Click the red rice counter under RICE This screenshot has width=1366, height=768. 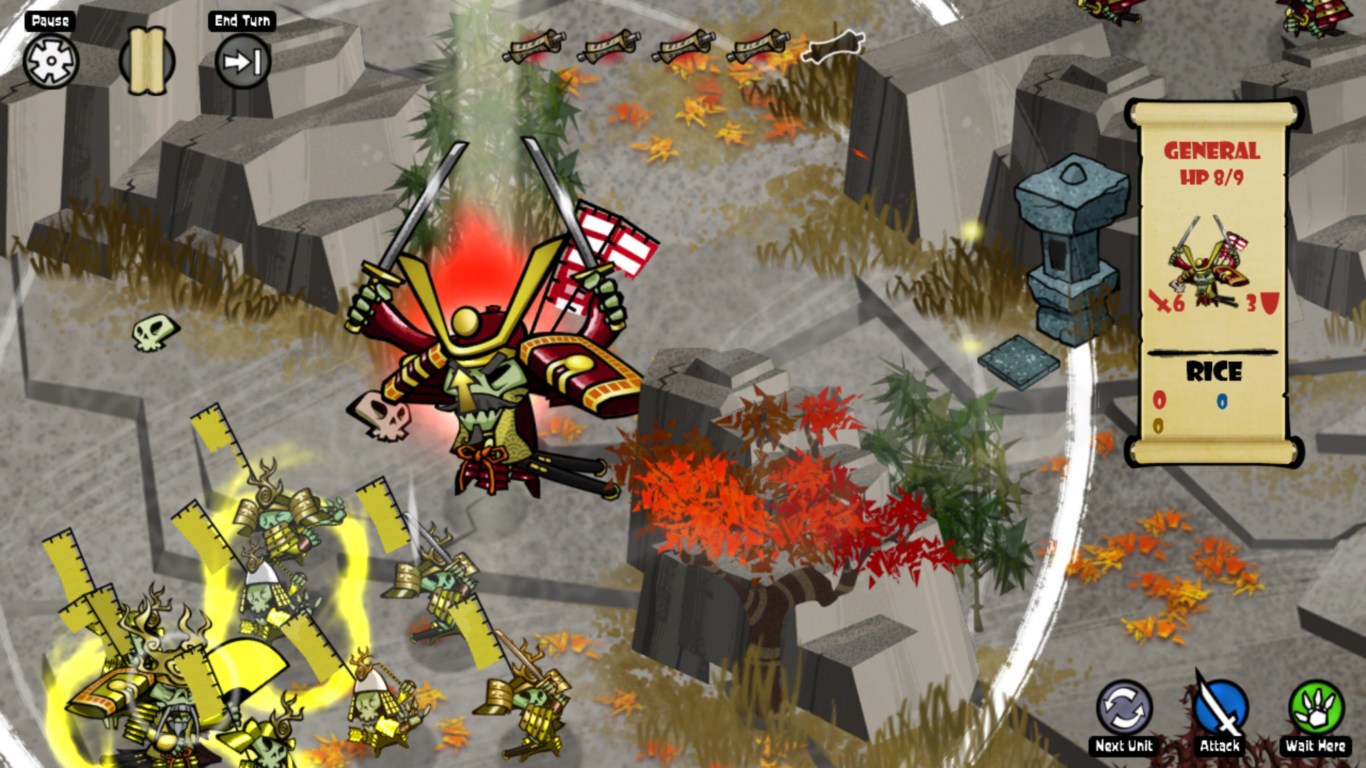pos(1160,399)
